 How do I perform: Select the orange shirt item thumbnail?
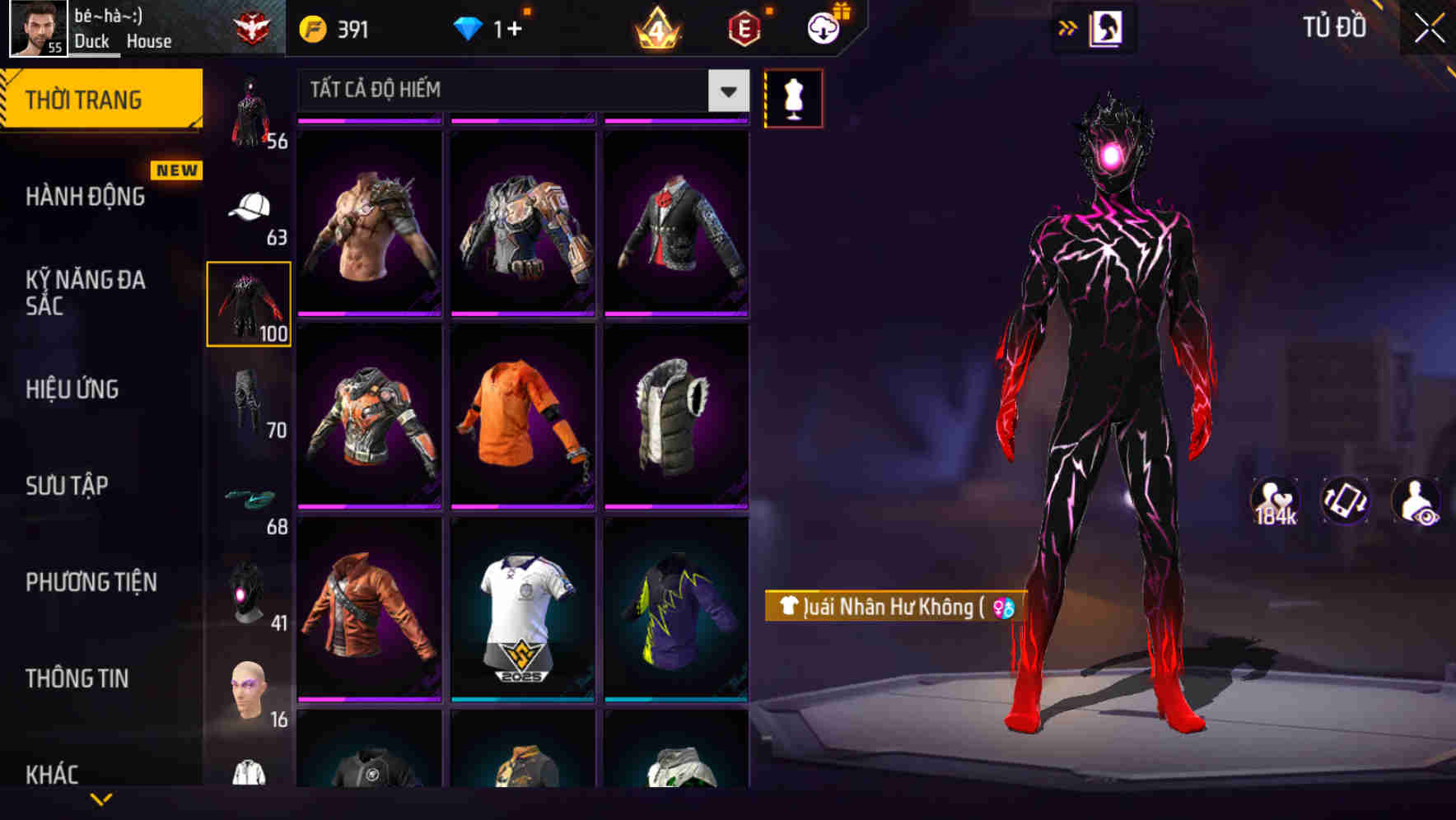click(522, 420)
